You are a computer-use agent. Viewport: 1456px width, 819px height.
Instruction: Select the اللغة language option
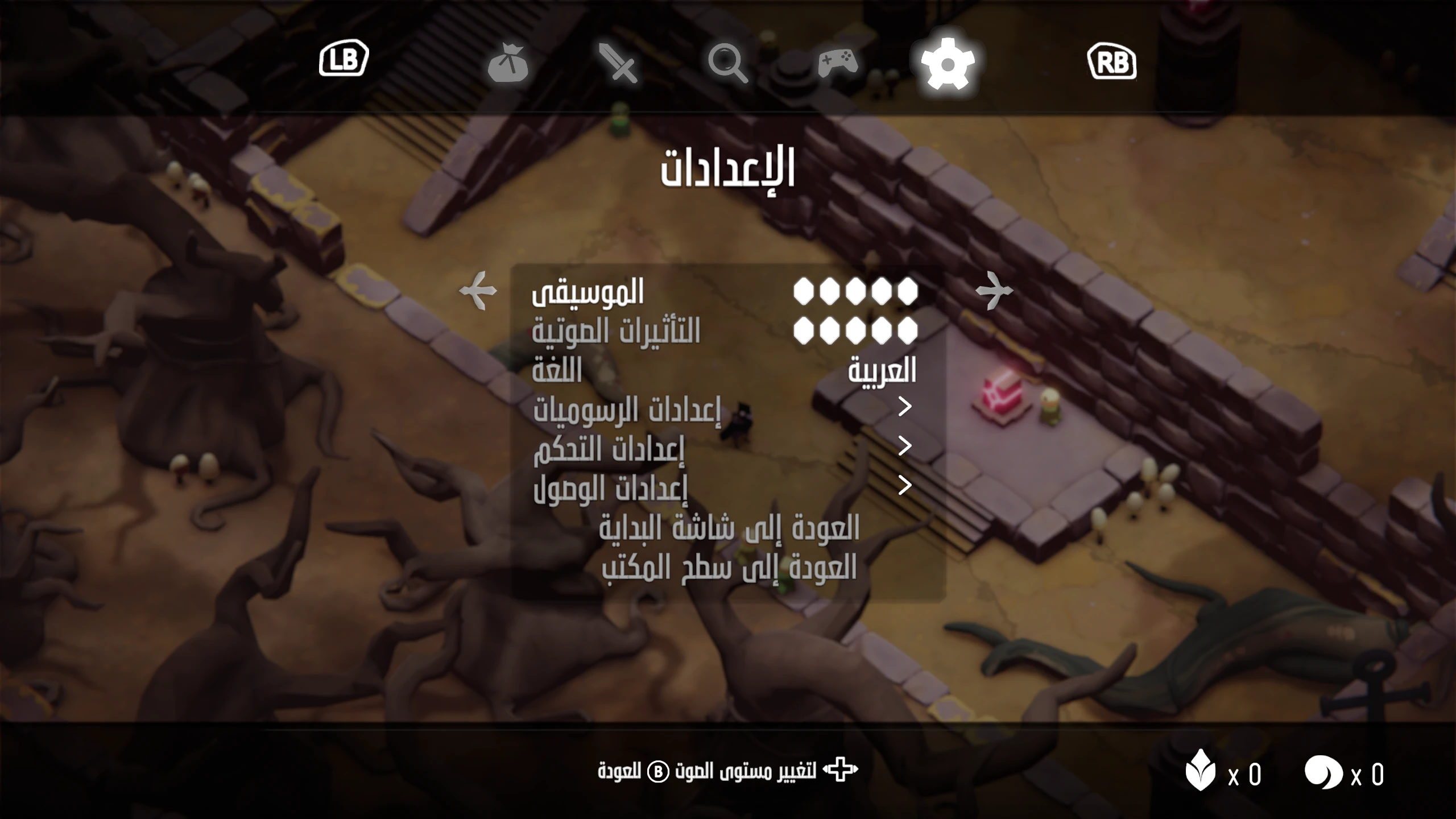tap(557, 371)
